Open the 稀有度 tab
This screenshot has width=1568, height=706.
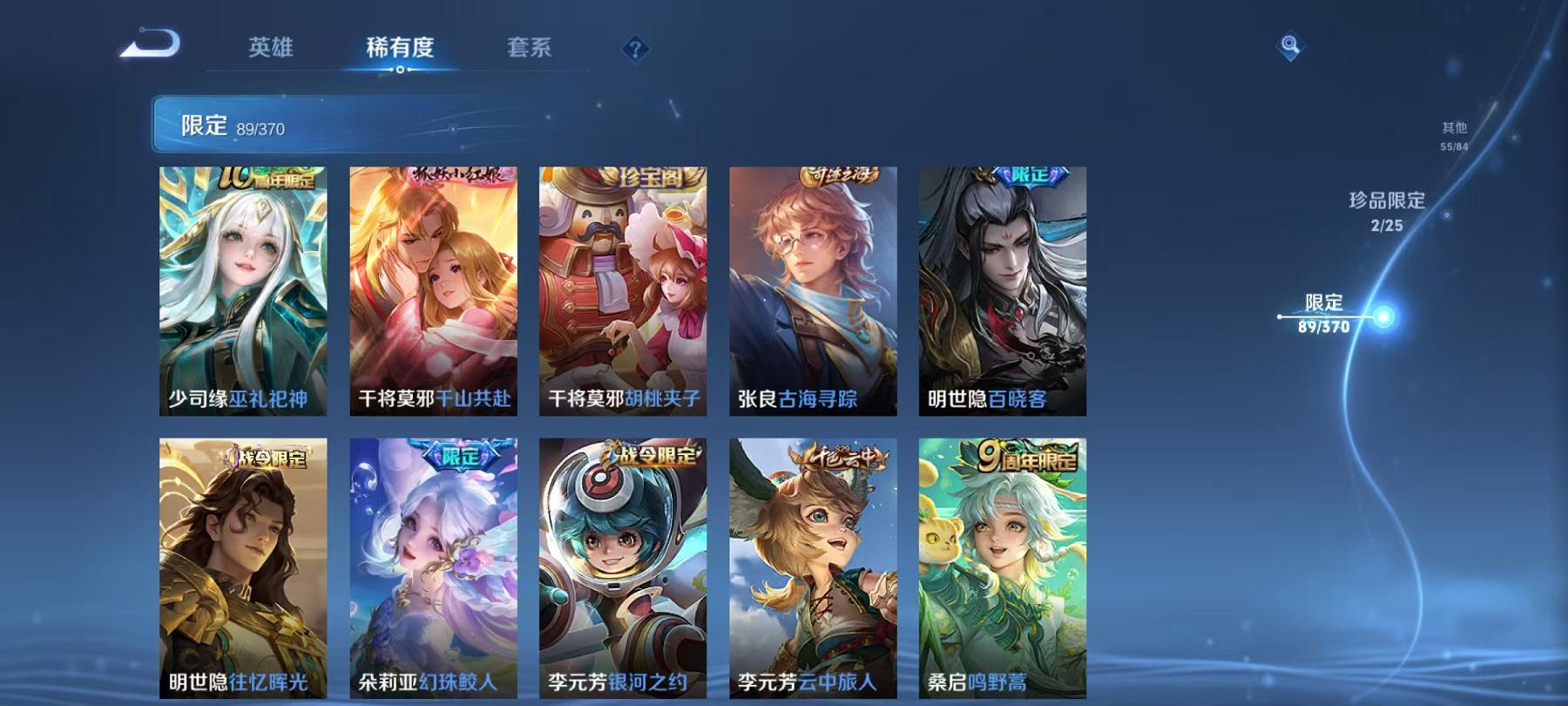click(x=401, y=50)
